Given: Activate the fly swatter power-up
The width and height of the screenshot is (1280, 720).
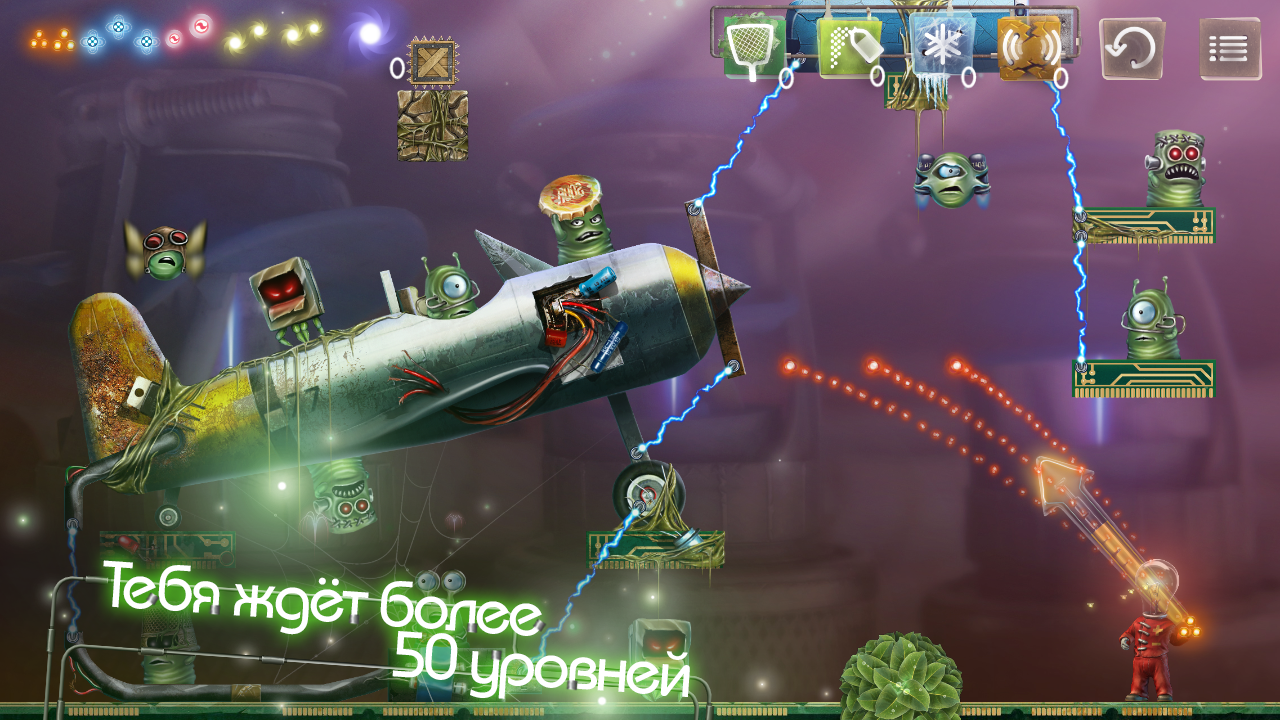Looking at the screenshot, I should pyautogui.click(x=753, y=47).
